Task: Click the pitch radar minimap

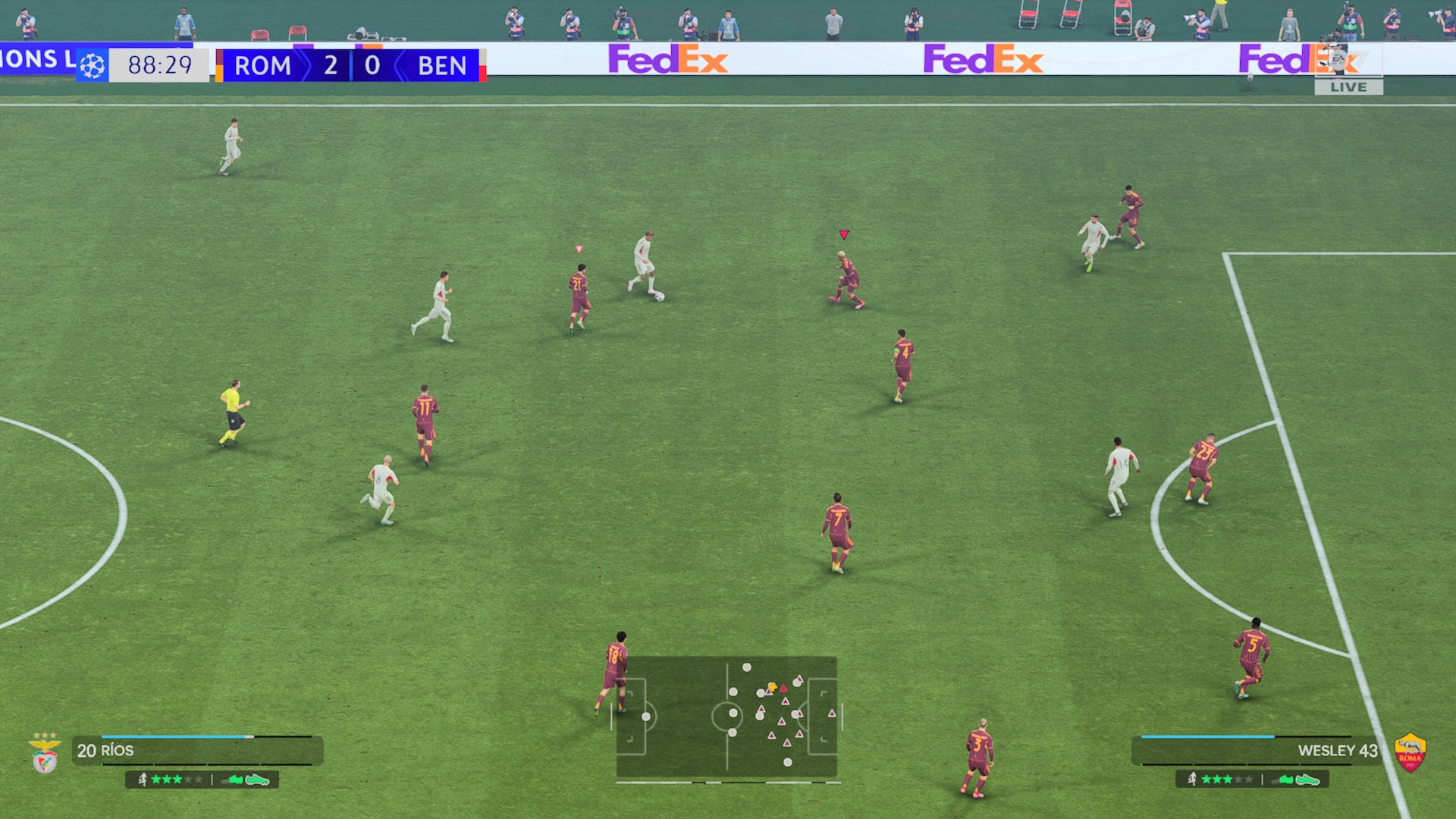Action: pos(726,717)
